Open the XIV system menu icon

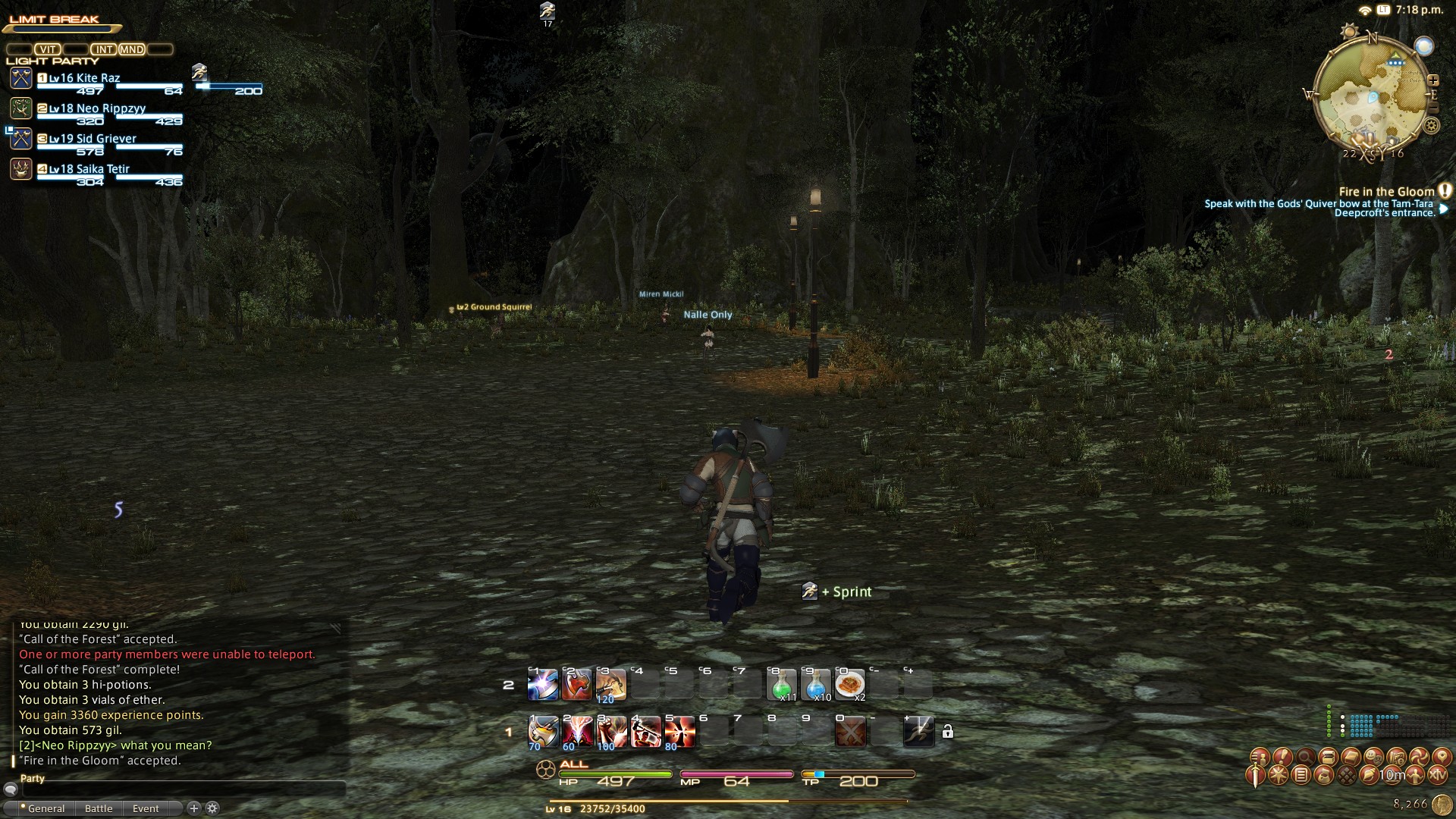[x=1437, y=775]
